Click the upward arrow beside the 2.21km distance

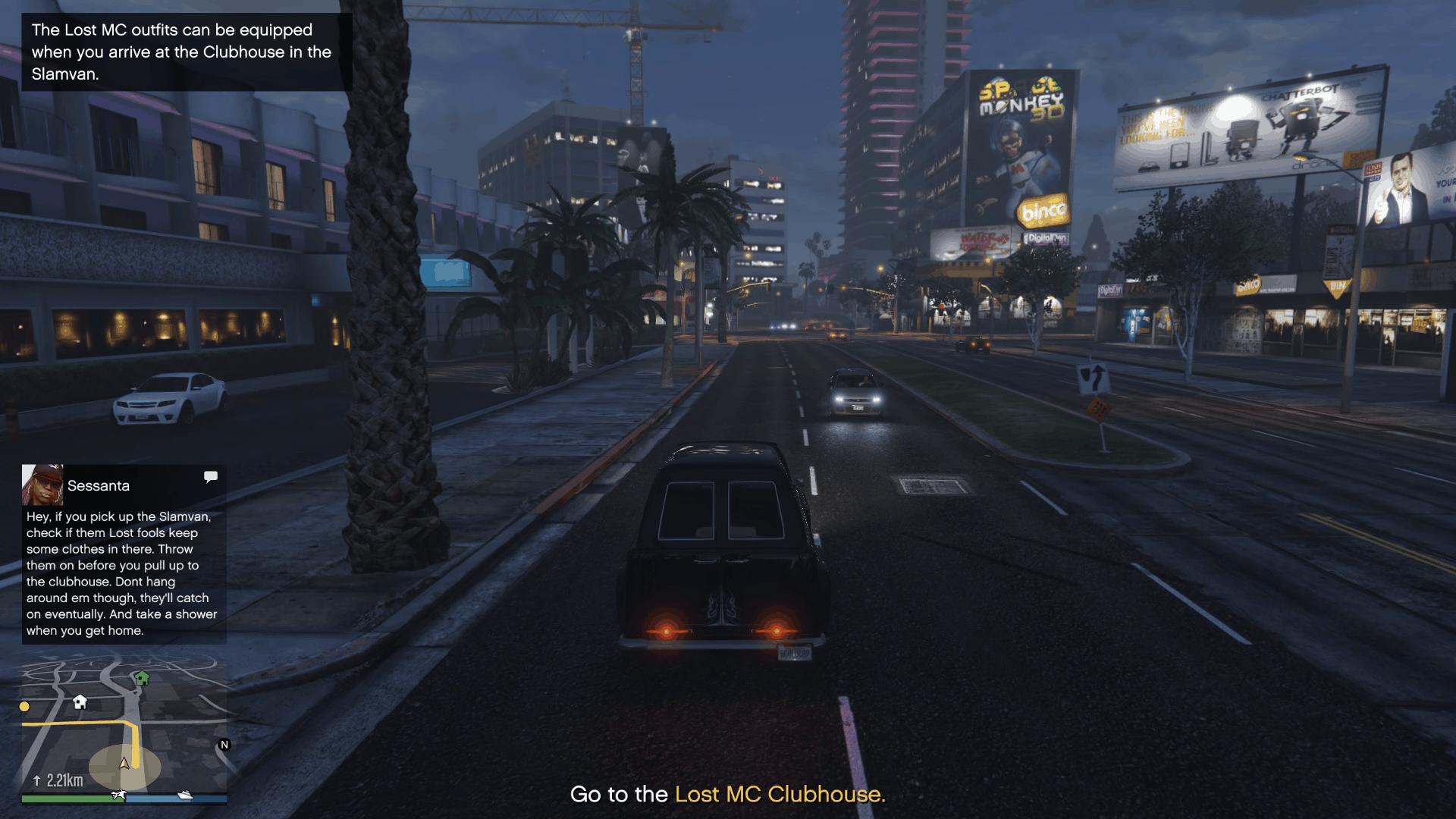point(36,779)
